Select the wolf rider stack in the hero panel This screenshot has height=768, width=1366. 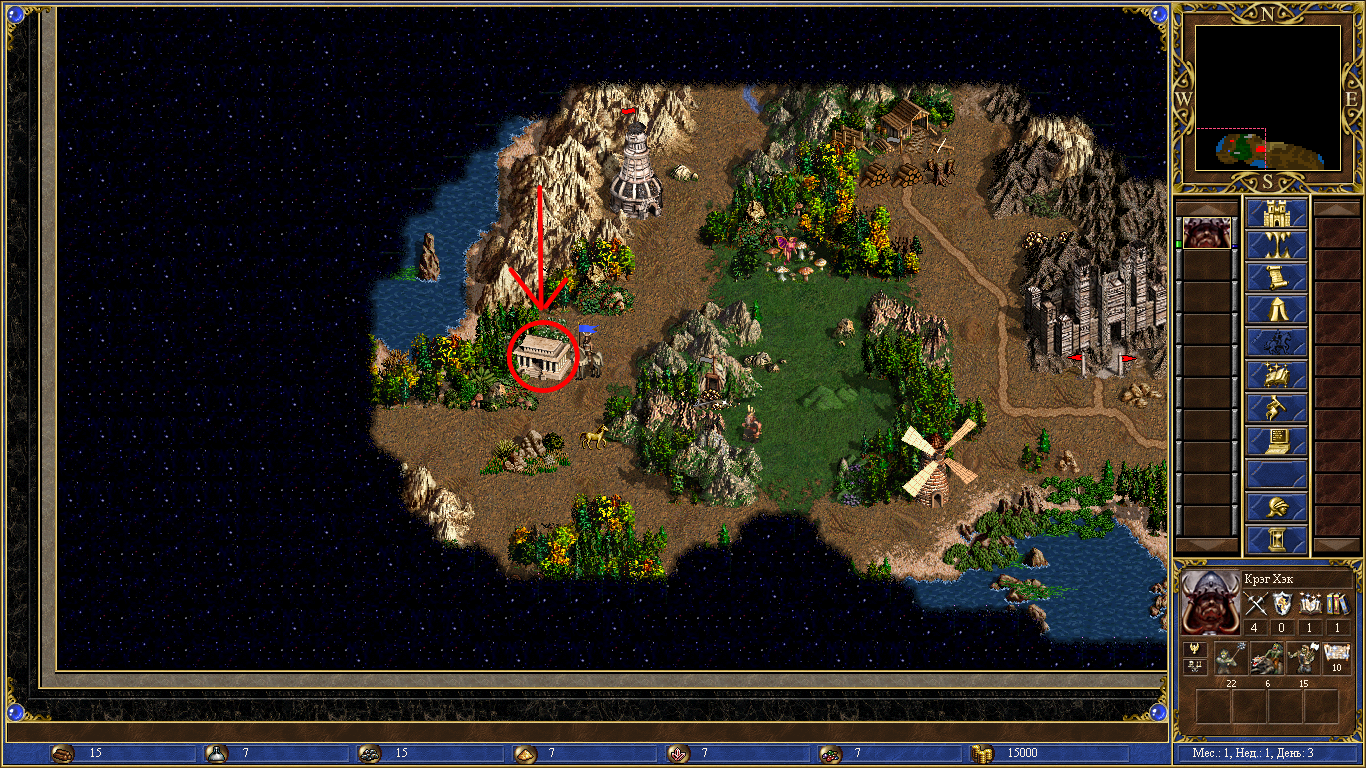point(1267,658)
